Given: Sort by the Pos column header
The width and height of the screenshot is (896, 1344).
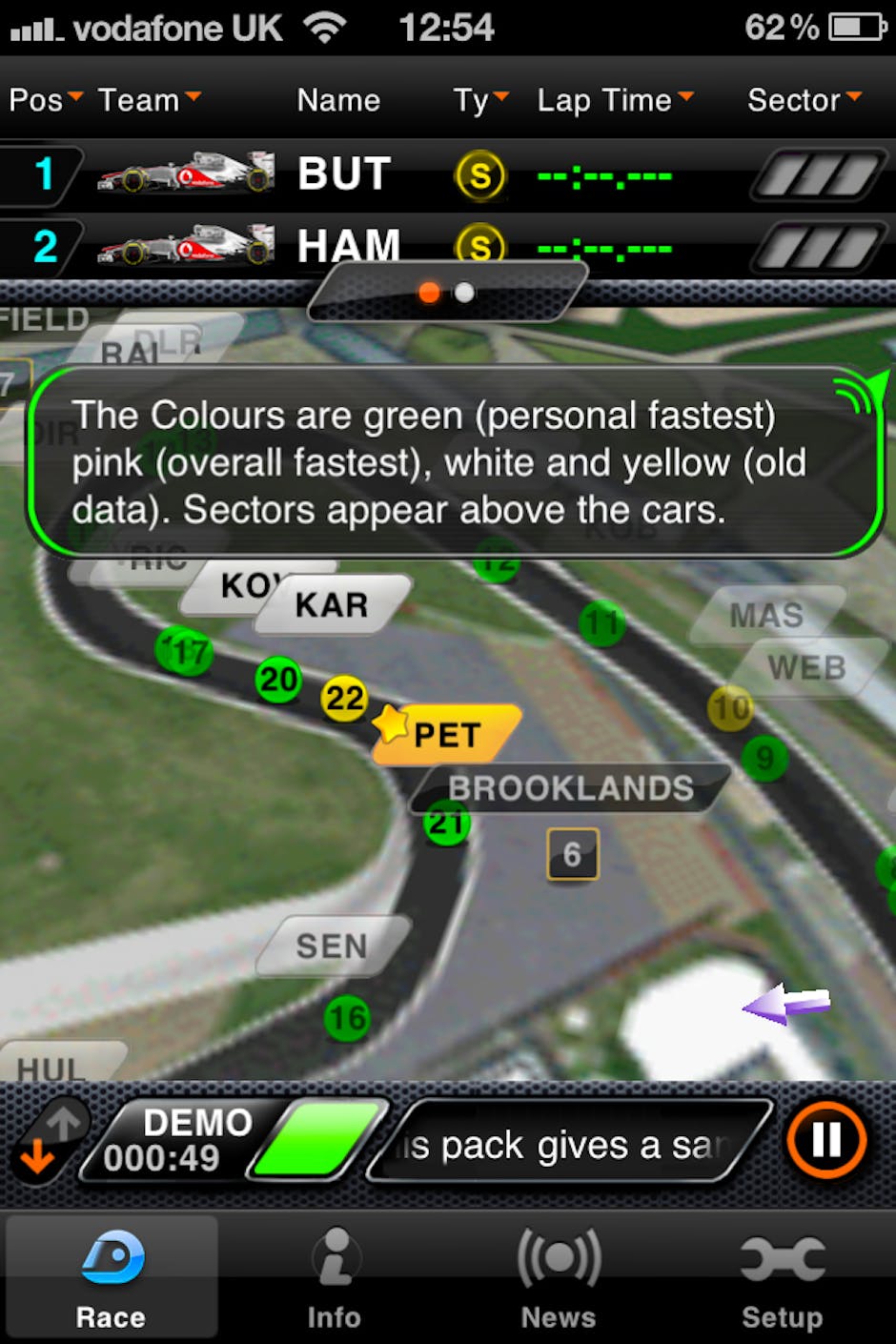Looking at the screenshot, I should 46,100.
